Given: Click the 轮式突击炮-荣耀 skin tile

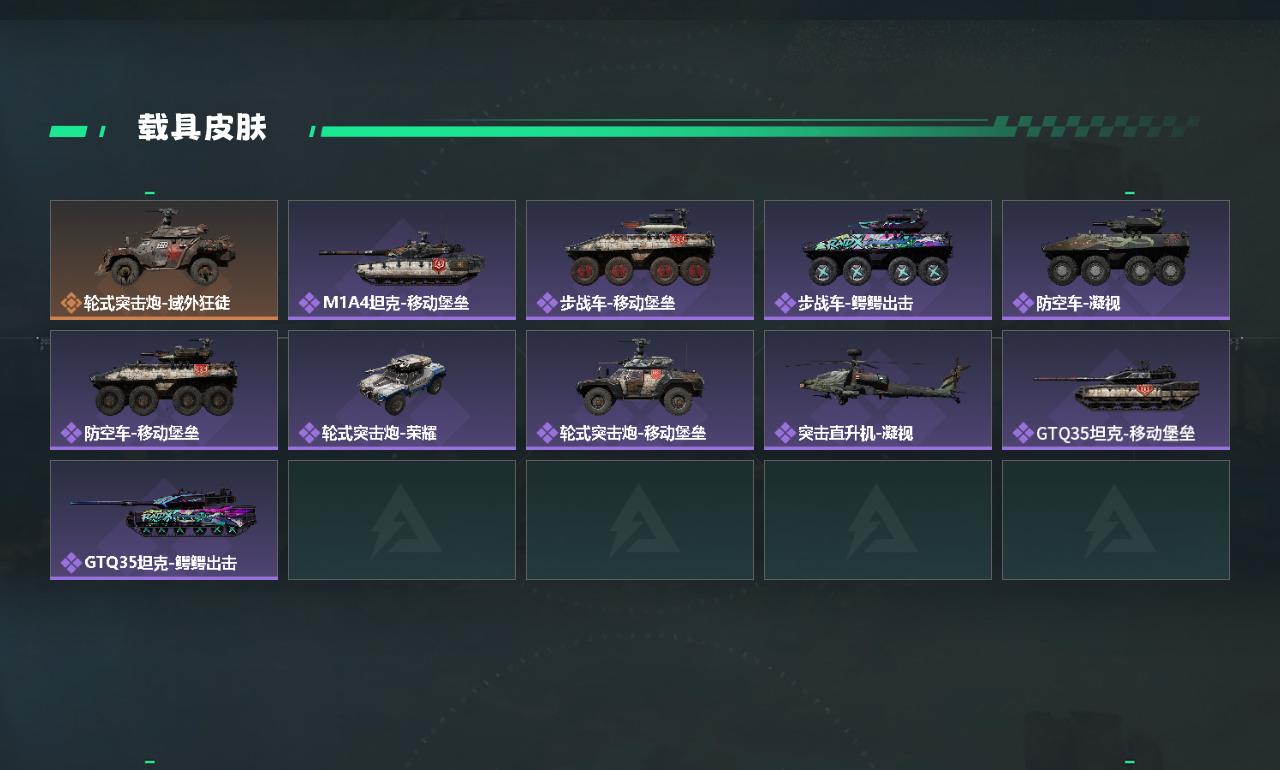Looking at the screenshot, I should click(402, 389).
